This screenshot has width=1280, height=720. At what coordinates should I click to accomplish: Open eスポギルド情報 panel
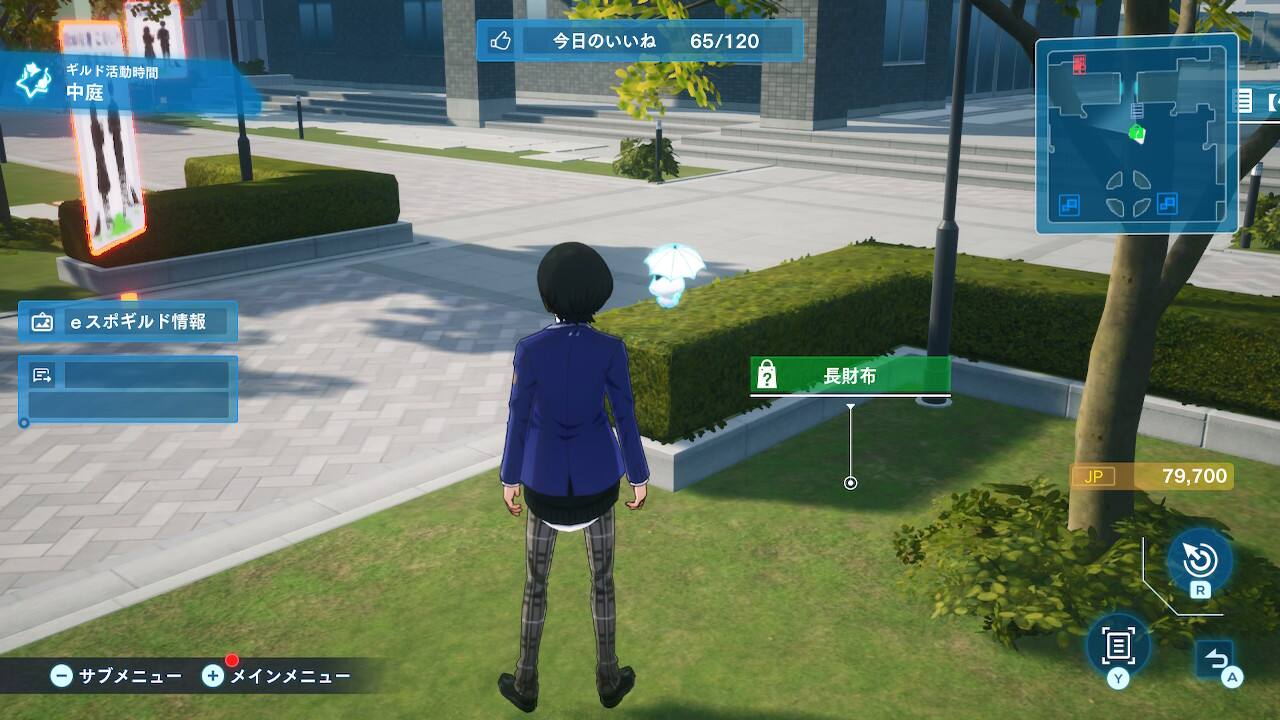click(x=128, y=322)
